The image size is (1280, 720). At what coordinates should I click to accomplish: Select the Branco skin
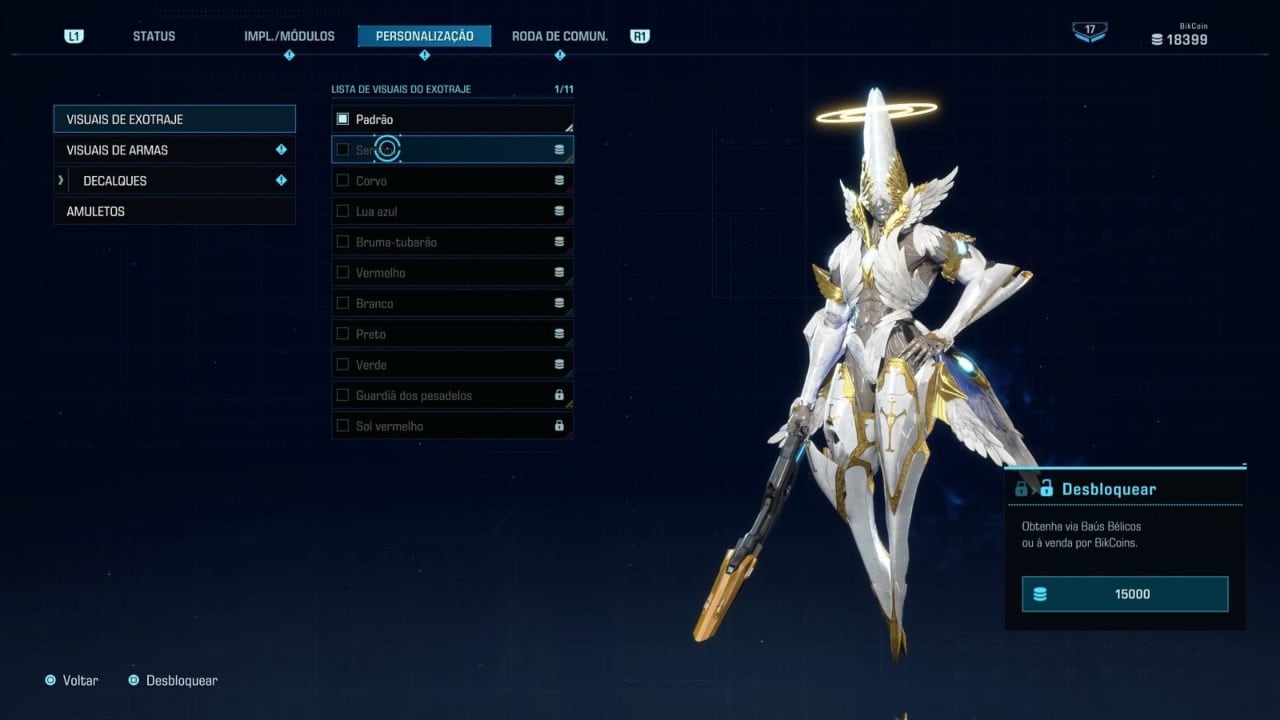coord(452,303)
